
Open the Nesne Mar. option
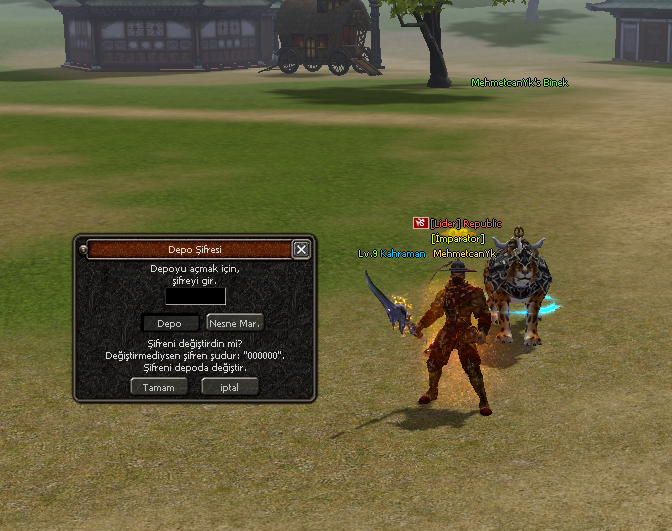235,323
